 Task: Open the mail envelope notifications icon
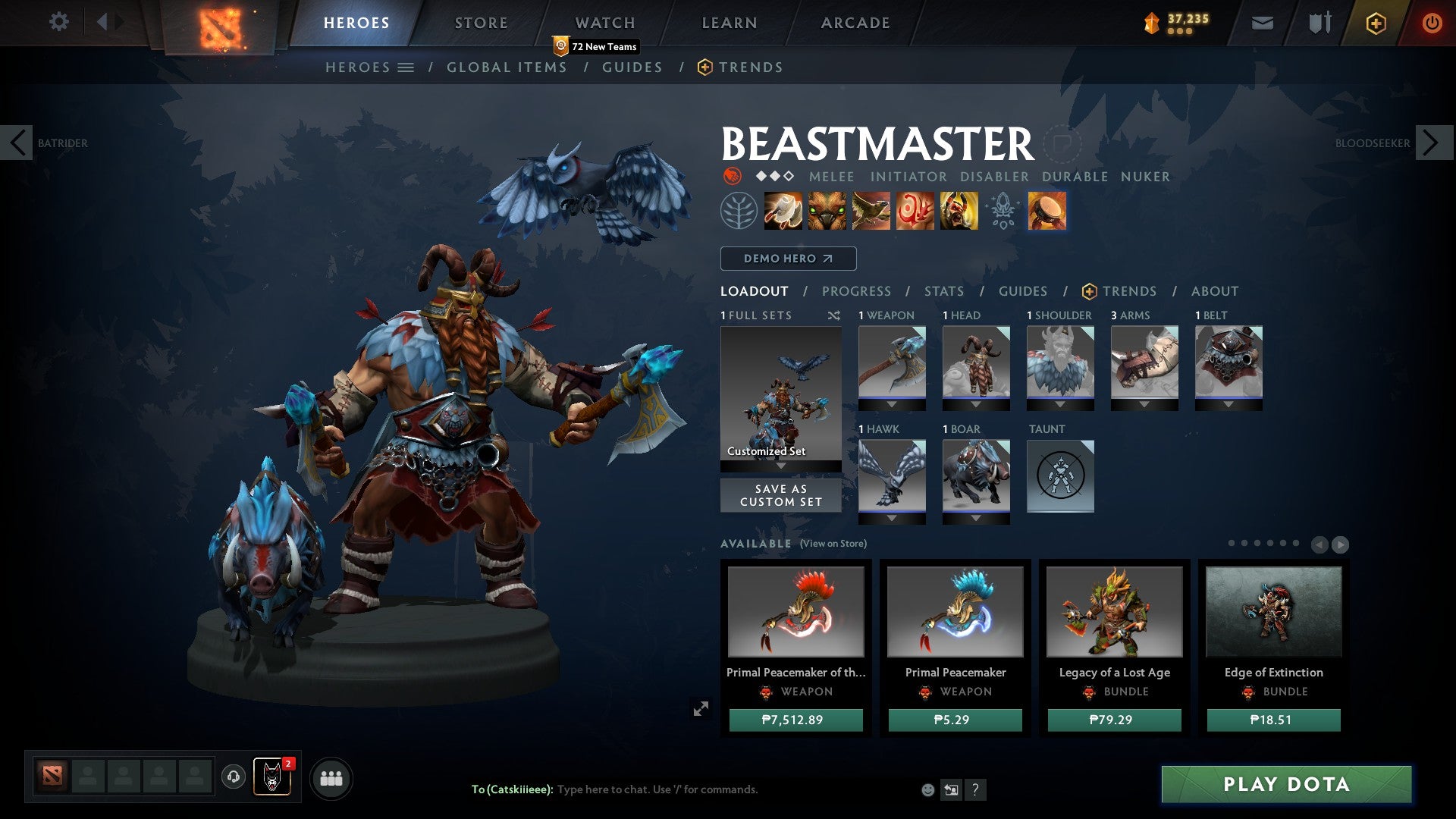(x=1263, y=23)
